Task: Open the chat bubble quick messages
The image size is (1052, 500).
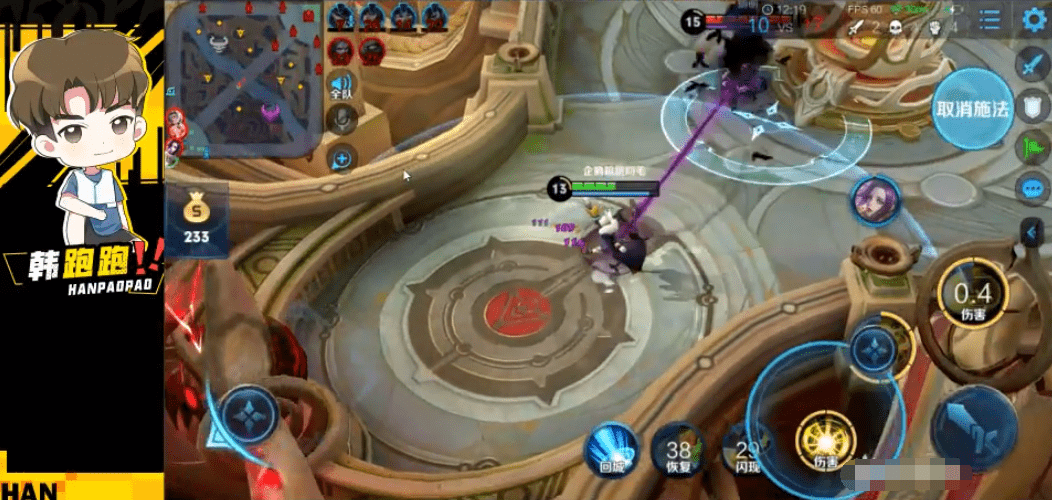Action: click(x=1031, y=189)
